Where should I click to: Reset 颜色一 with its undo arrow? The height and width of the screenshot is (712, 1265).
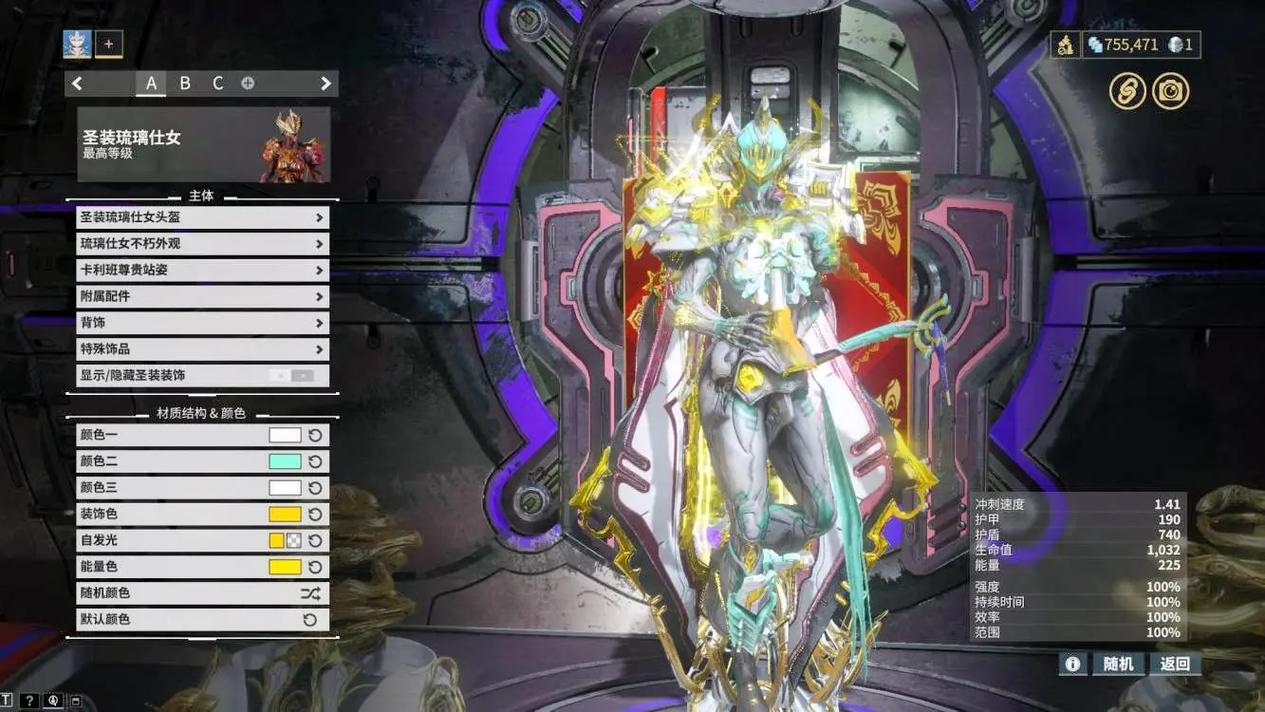point(315,436)
